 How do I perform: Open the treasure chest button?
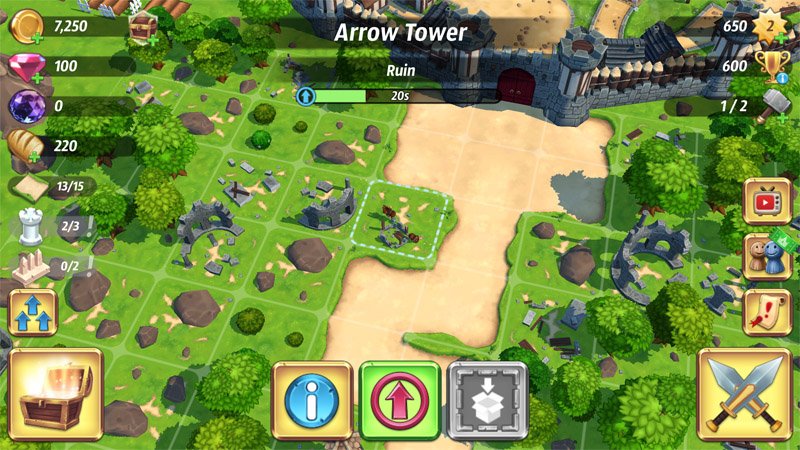click(x=58, y=395)
